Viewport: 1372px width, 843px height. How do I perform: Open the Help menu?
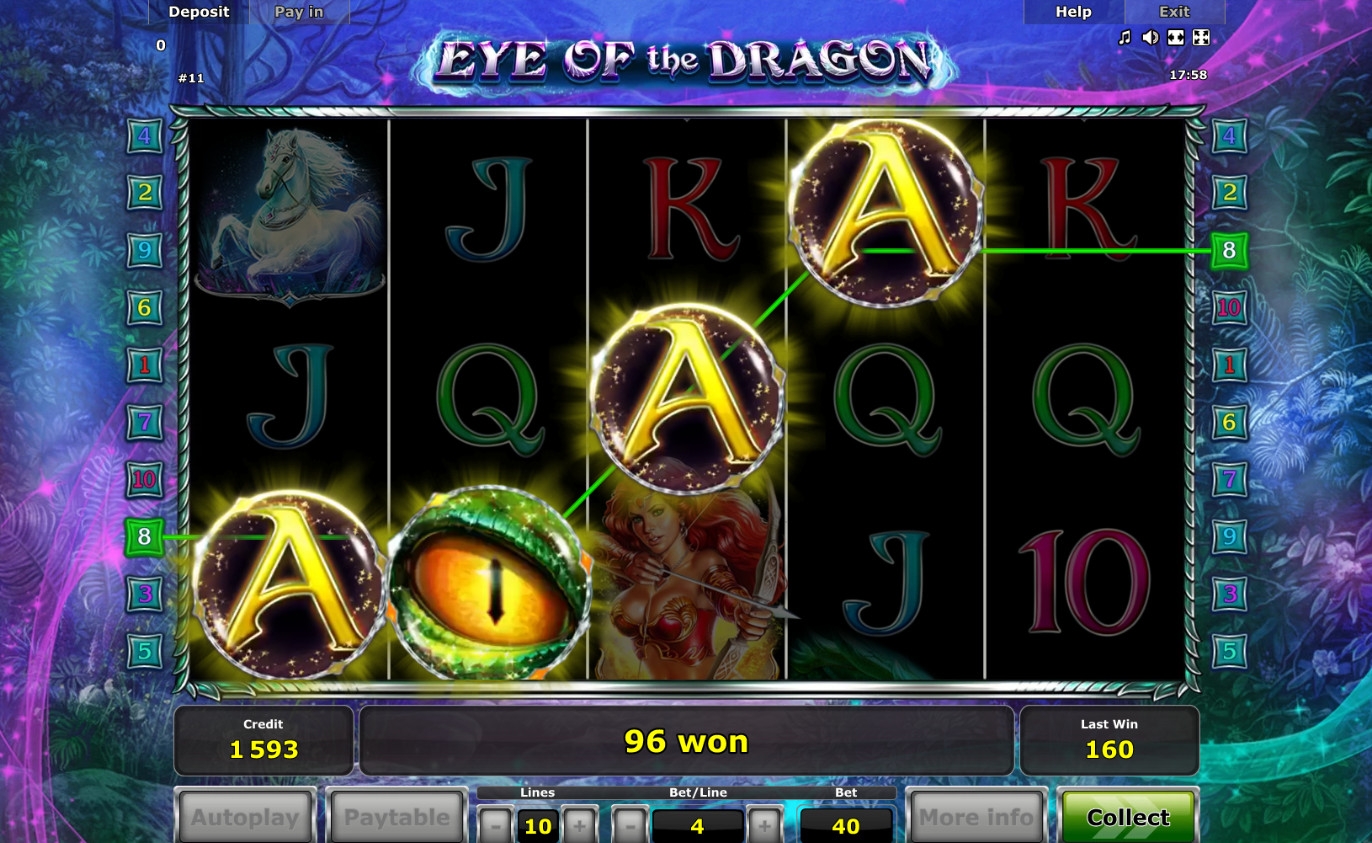tap(1073, 12)
